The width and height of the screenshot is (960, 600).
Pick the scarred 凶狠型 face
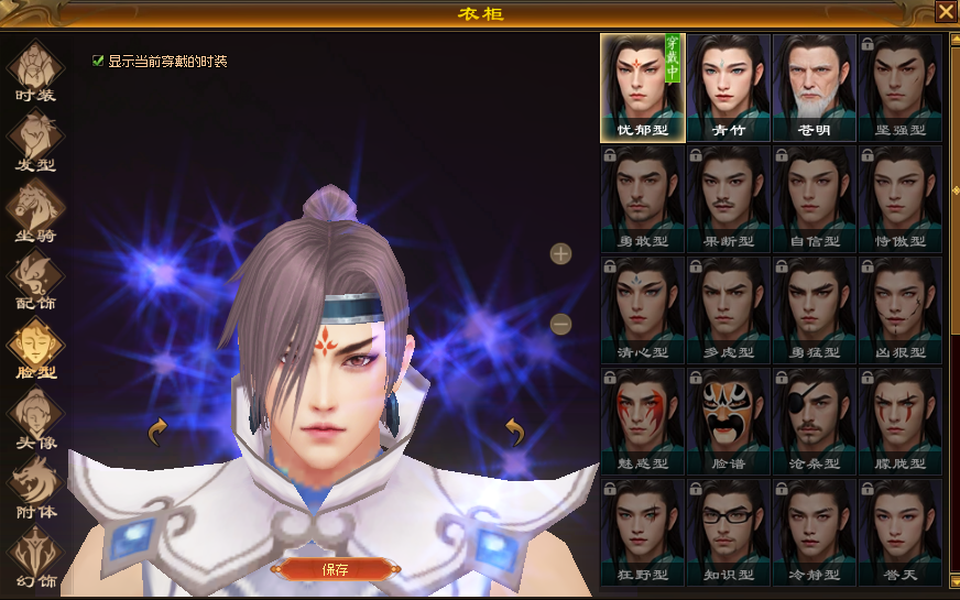[x=900, y=309]
